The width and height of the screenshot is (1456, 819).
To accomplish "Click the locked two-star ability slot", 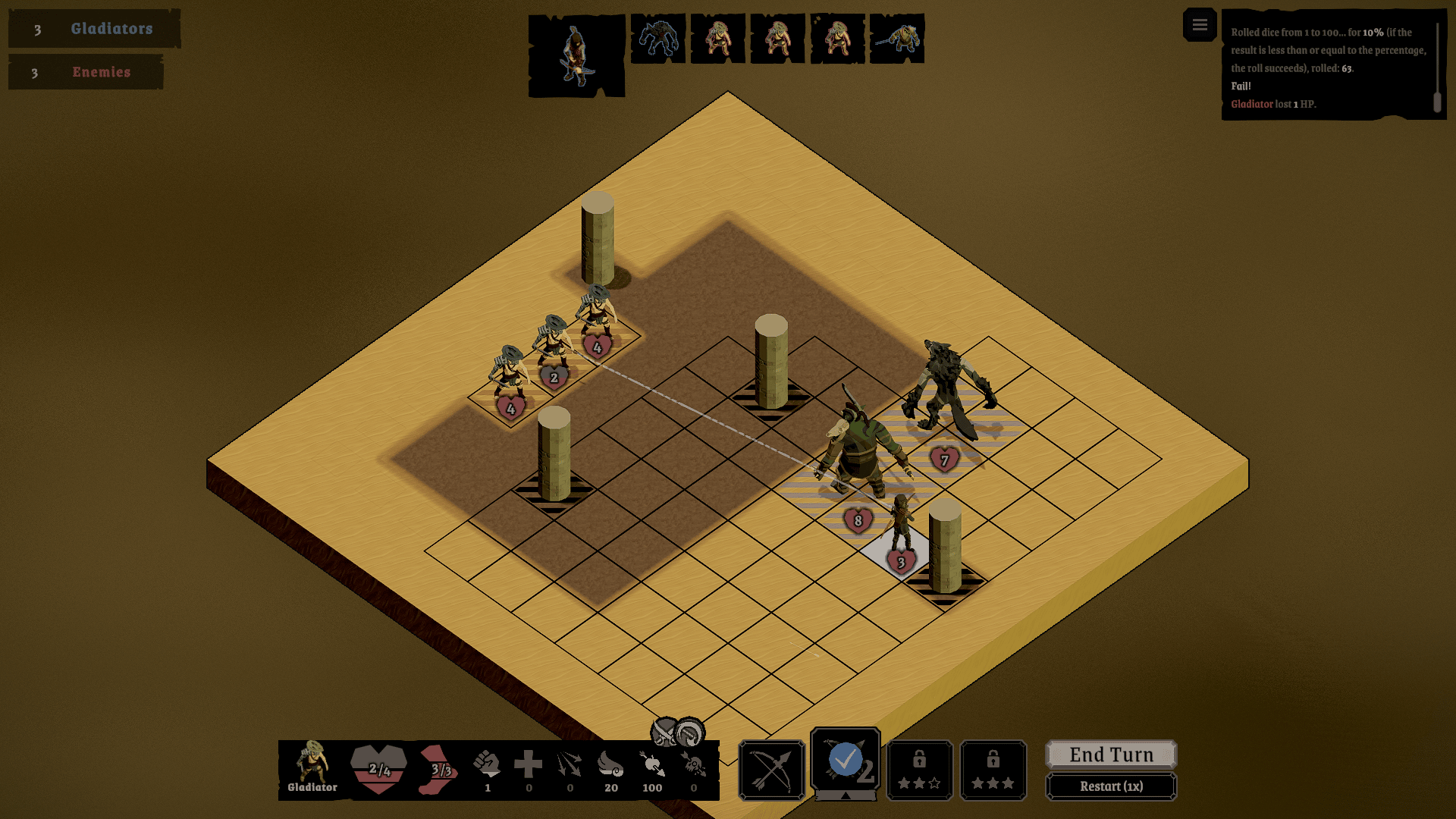I will tap(919, 770).
